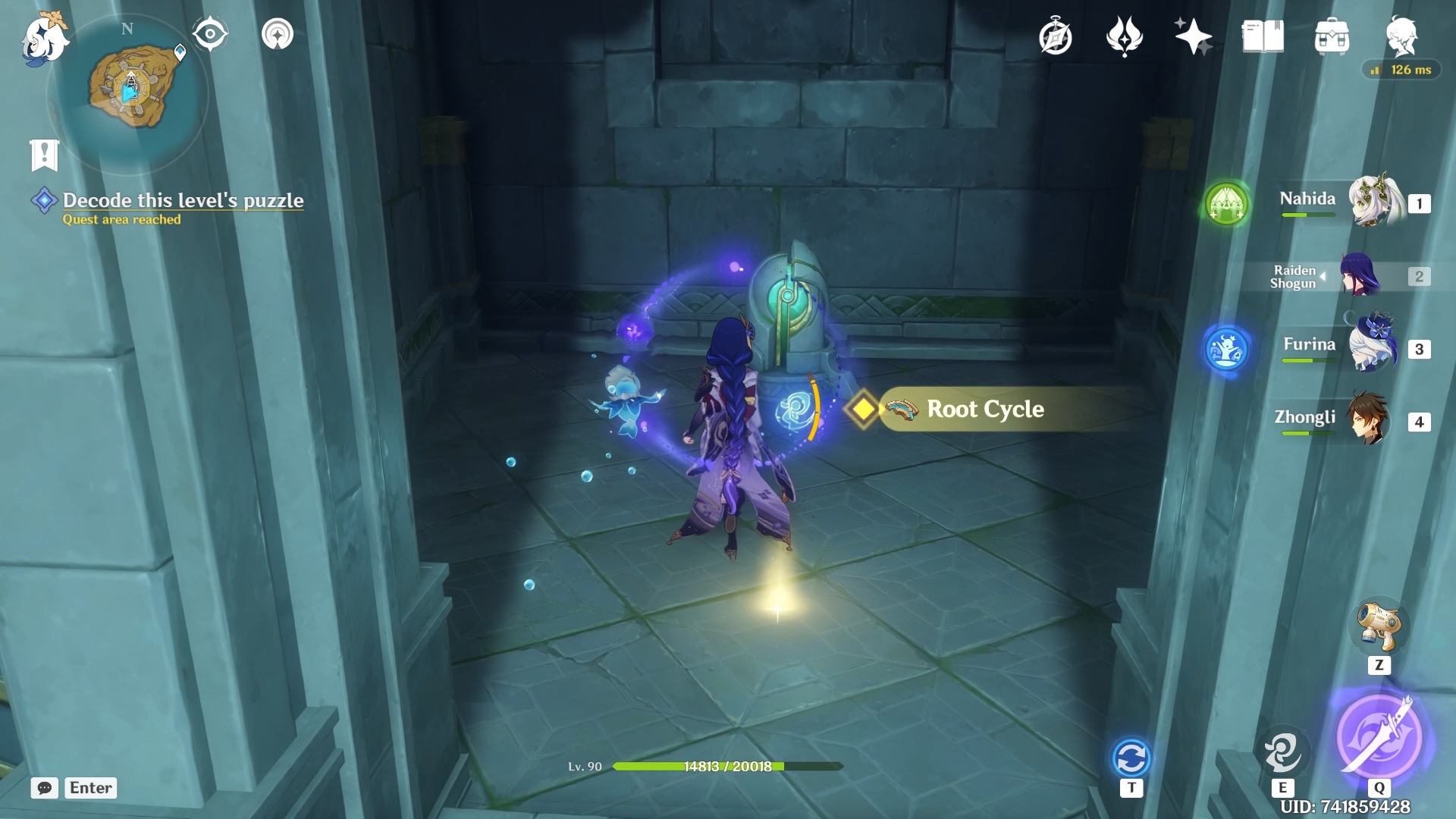This screenshot has height=819, width=1456.
Task: Open the Adventurer Handbook compass icon
Action: tap(1055, 37)
